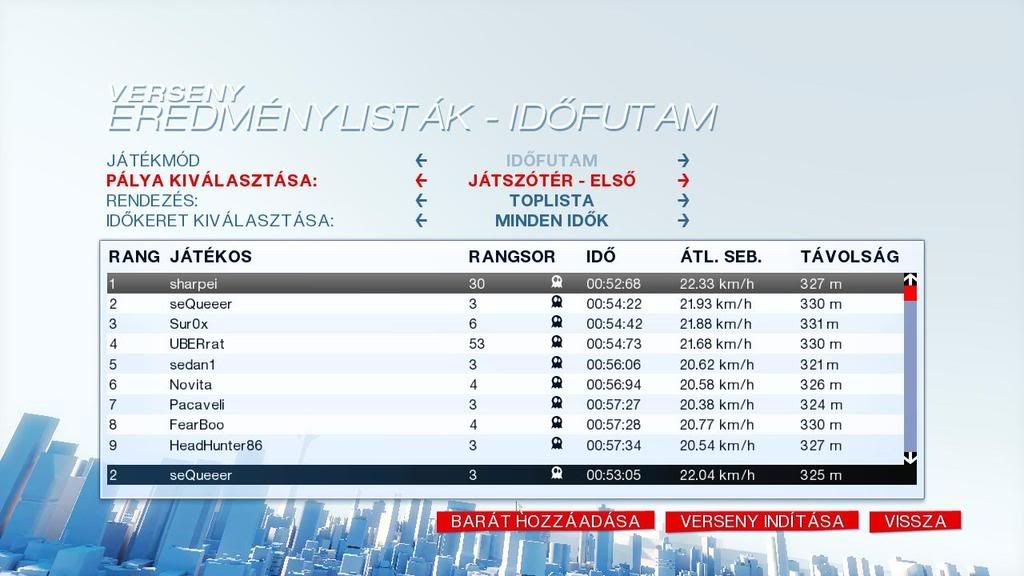Screen dimensions: 1024x576
Task: Select previous map with Pálya left arrow
Action: [x=421, y=181]
